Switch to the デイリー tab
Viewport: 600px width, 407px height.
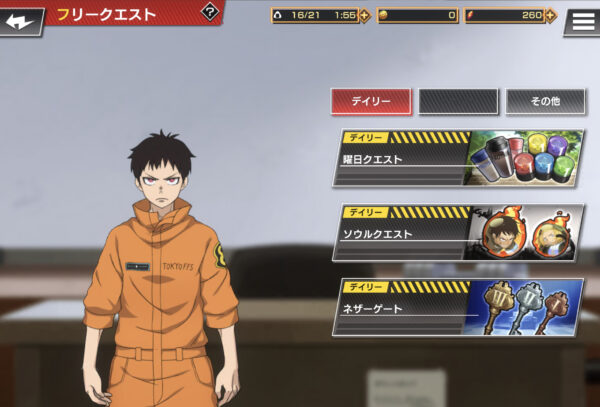[370, 101]
